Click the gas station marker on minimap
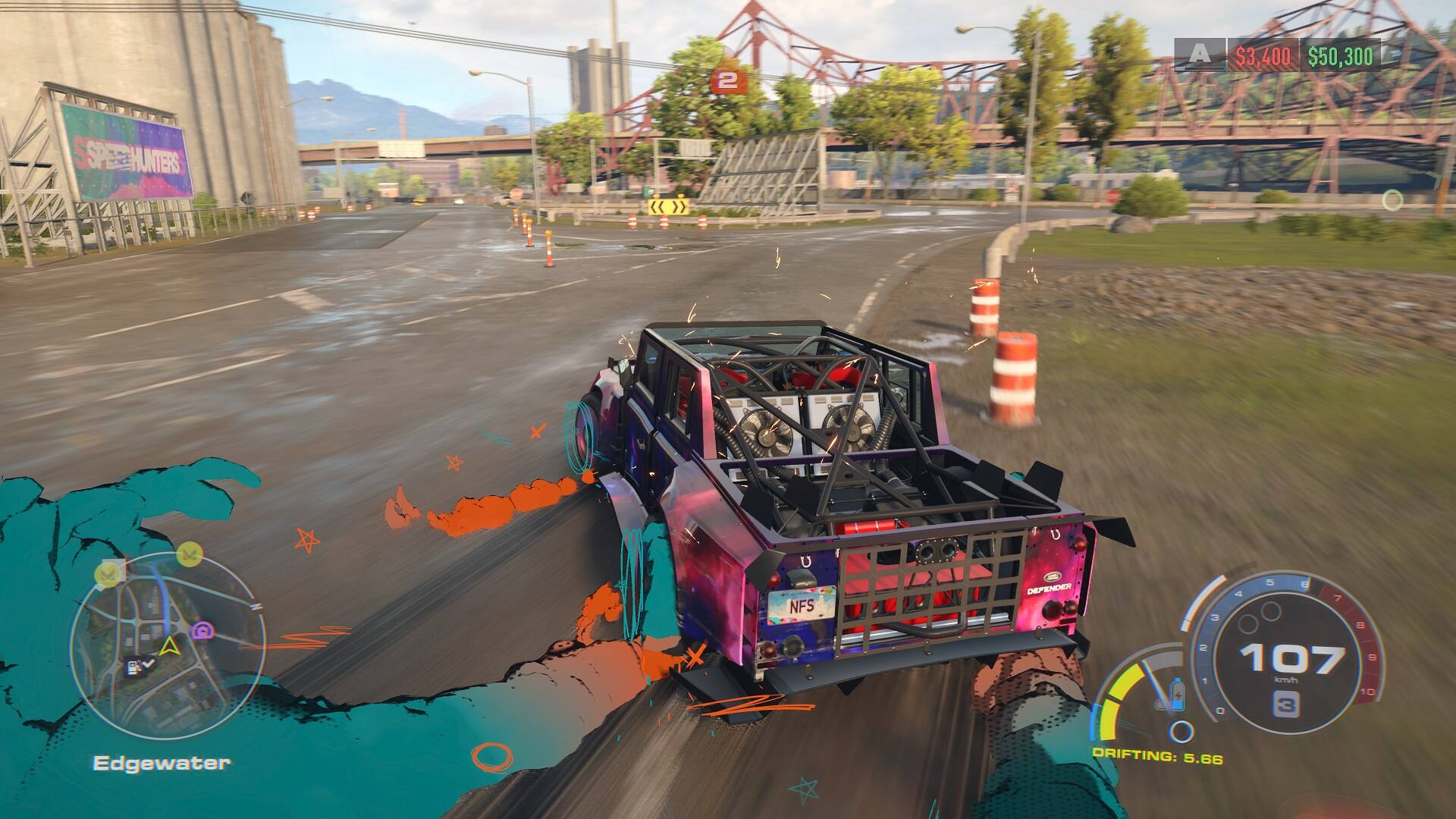Viewport: 1456px width, 819px height. [133, 667]
